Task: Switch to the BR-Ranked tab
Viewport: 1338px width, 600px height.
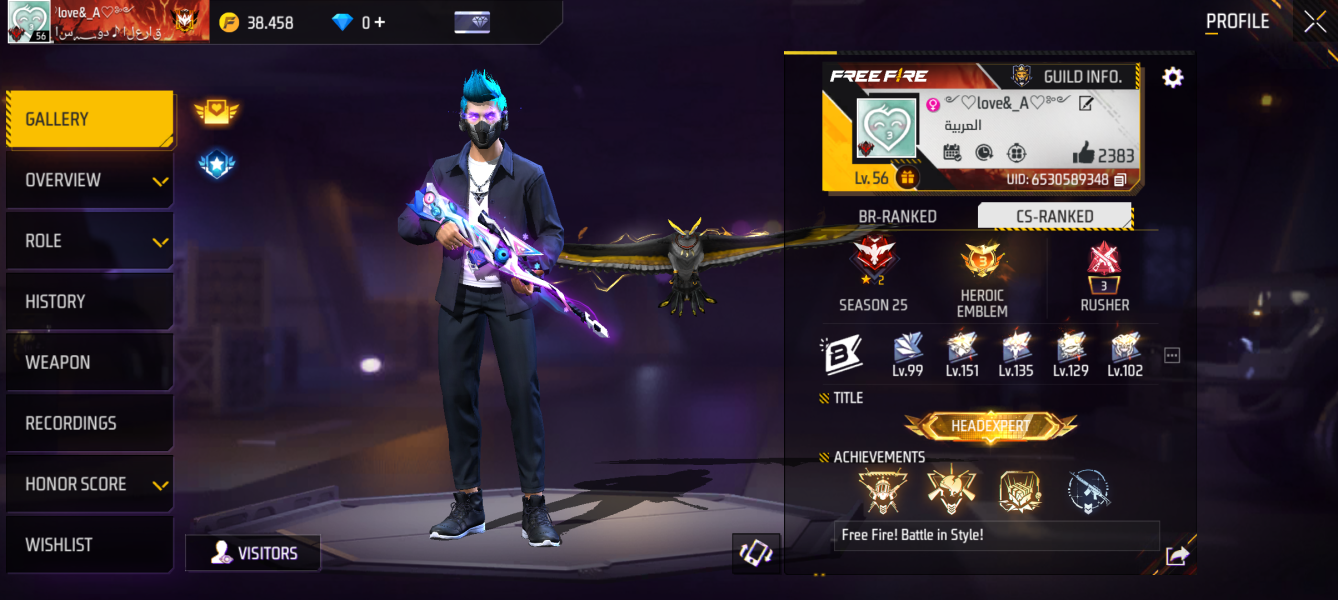Action: 897,216
